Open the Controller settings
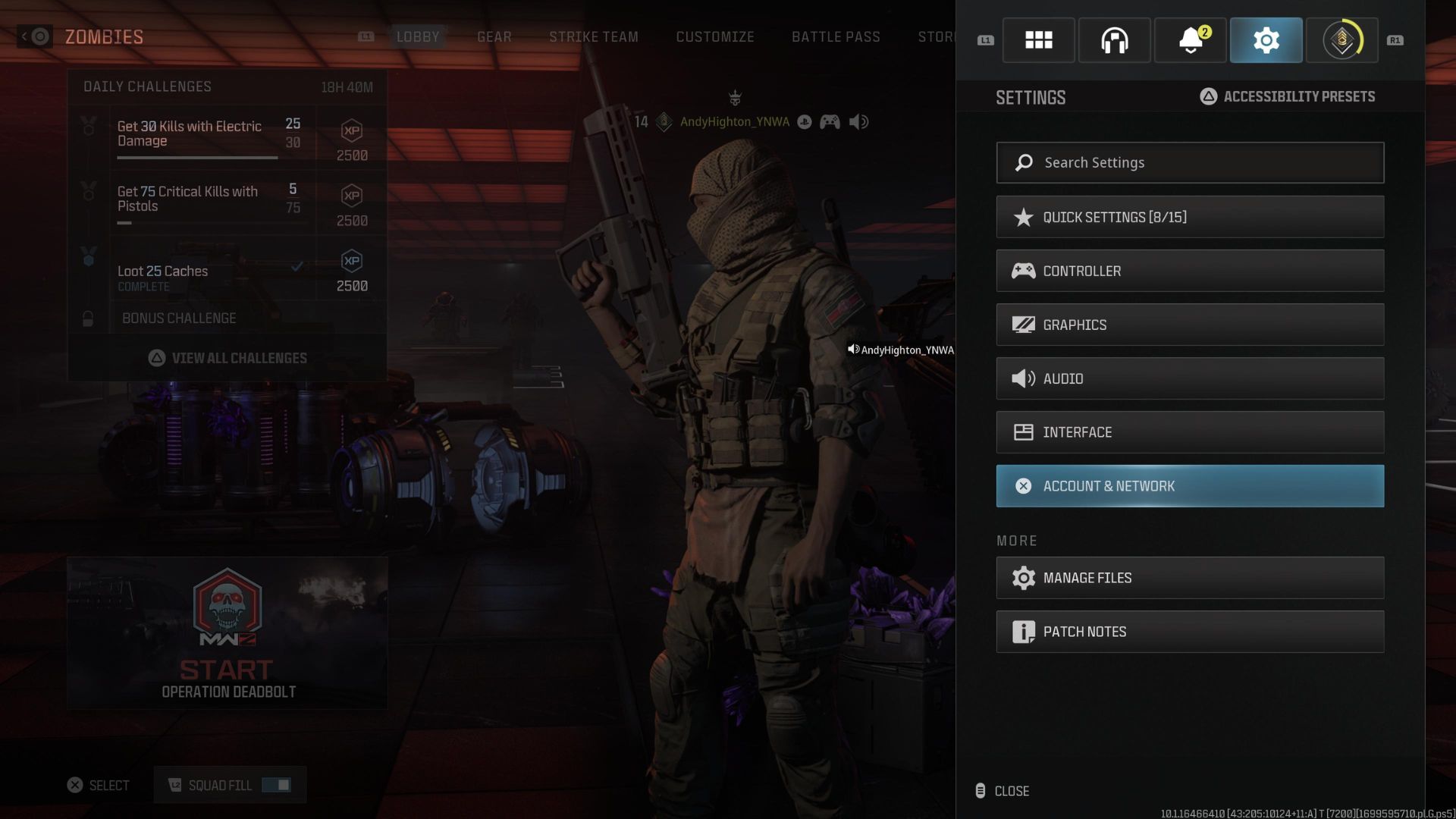This screenshot has height=819, width=1456. [1189, 271]
